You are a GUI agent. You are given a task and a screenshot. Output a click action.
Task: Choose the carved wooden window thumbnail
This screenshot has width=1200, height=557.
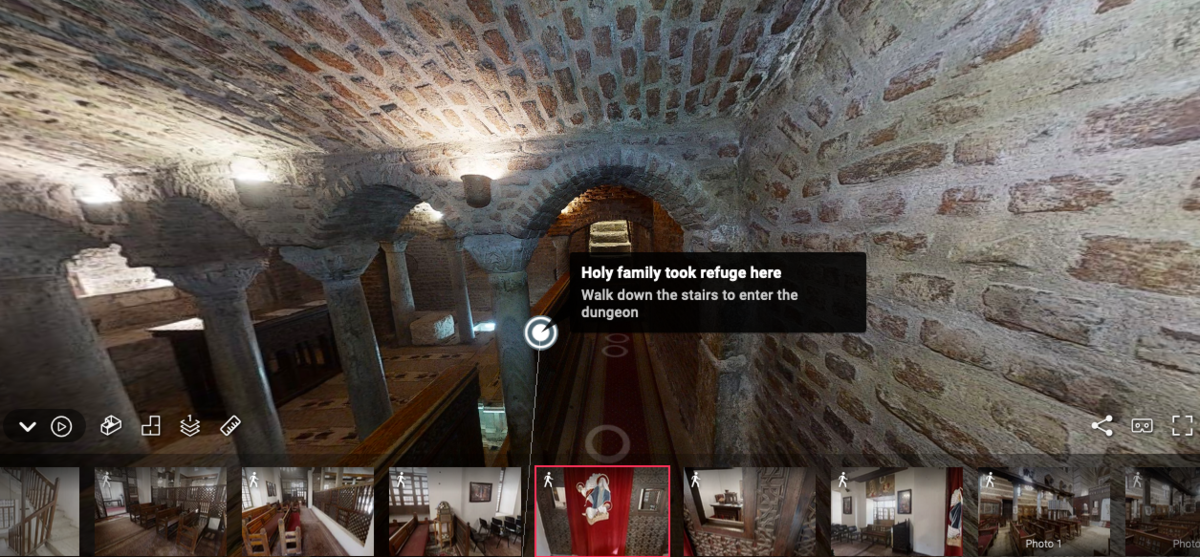pyautogui.click(x=750, y=511)
